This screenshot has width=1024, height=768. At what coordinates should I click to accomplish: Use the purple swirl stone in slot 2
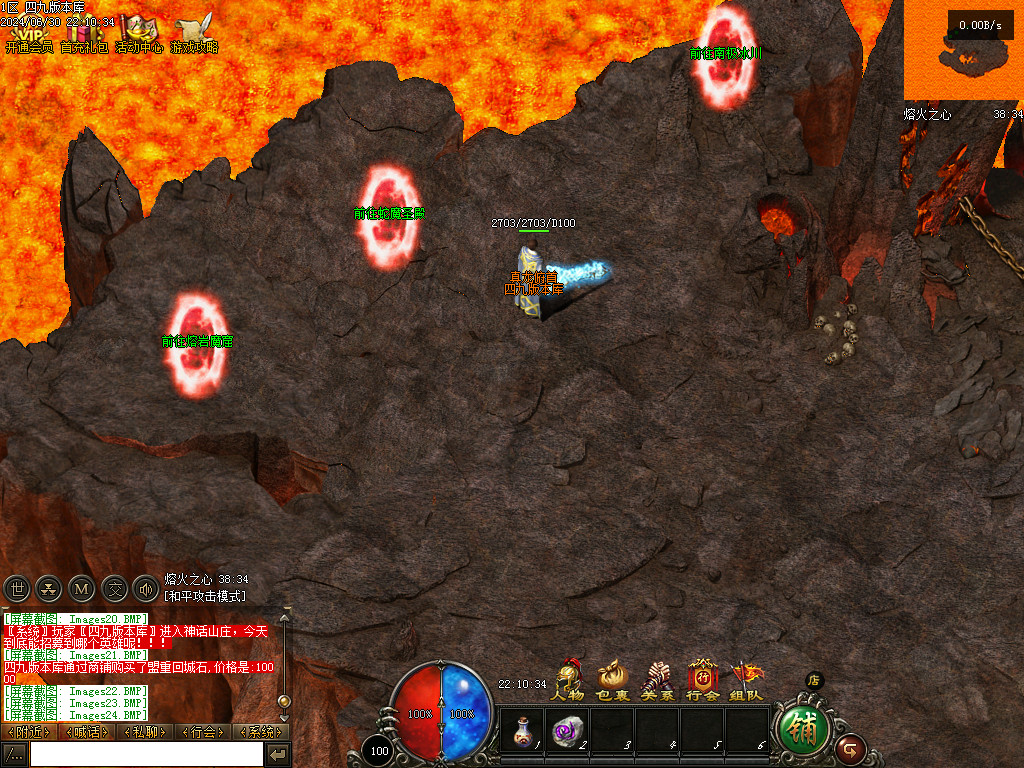567,730
